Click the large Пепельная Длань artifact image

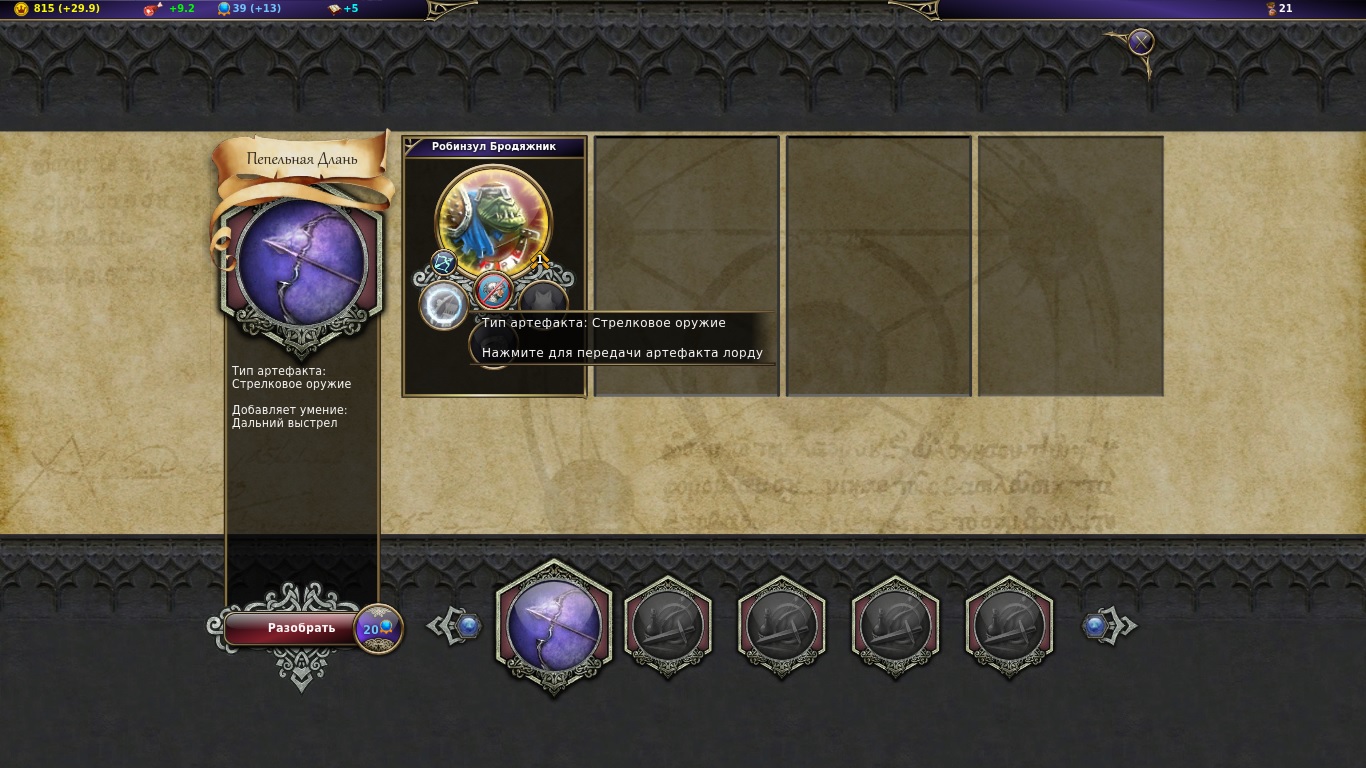(302, 264)
